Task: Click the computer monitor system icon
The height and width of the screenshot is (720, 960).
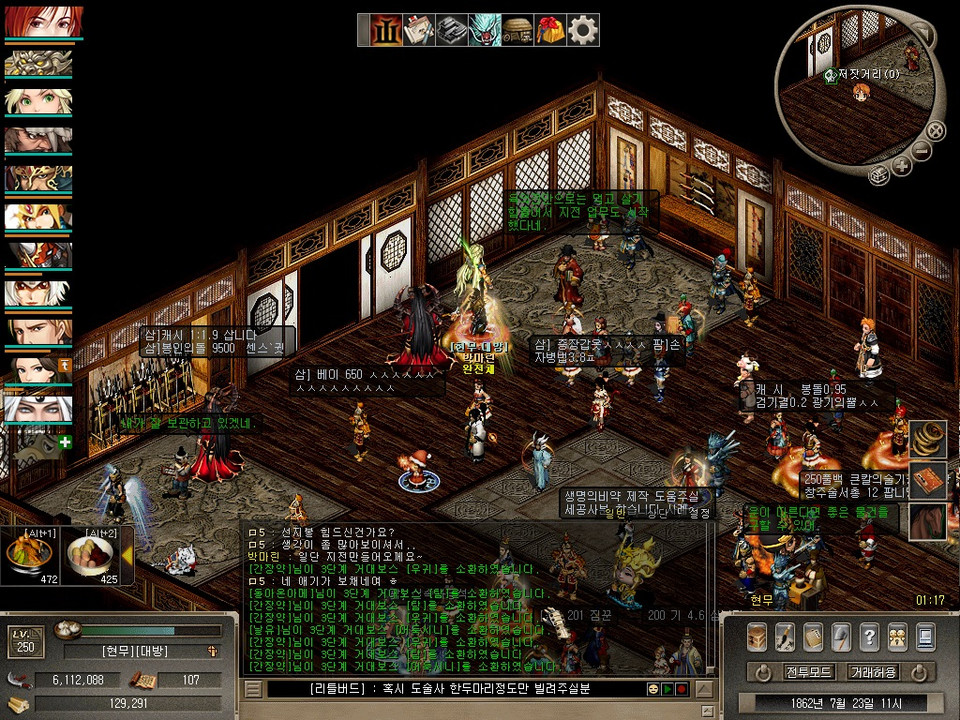Action: click(925, 636)
